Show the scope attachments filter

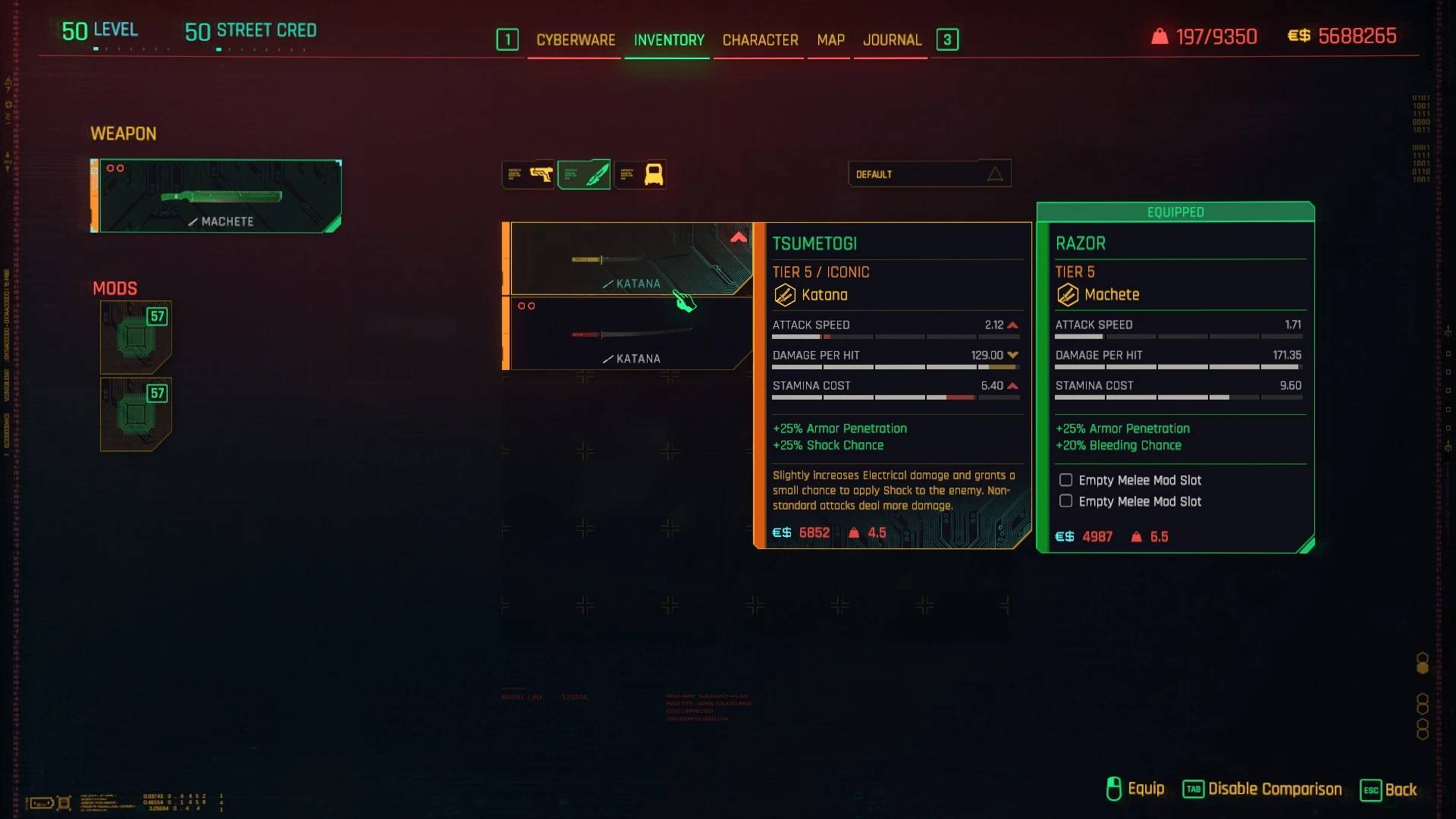tap(641, 175)
